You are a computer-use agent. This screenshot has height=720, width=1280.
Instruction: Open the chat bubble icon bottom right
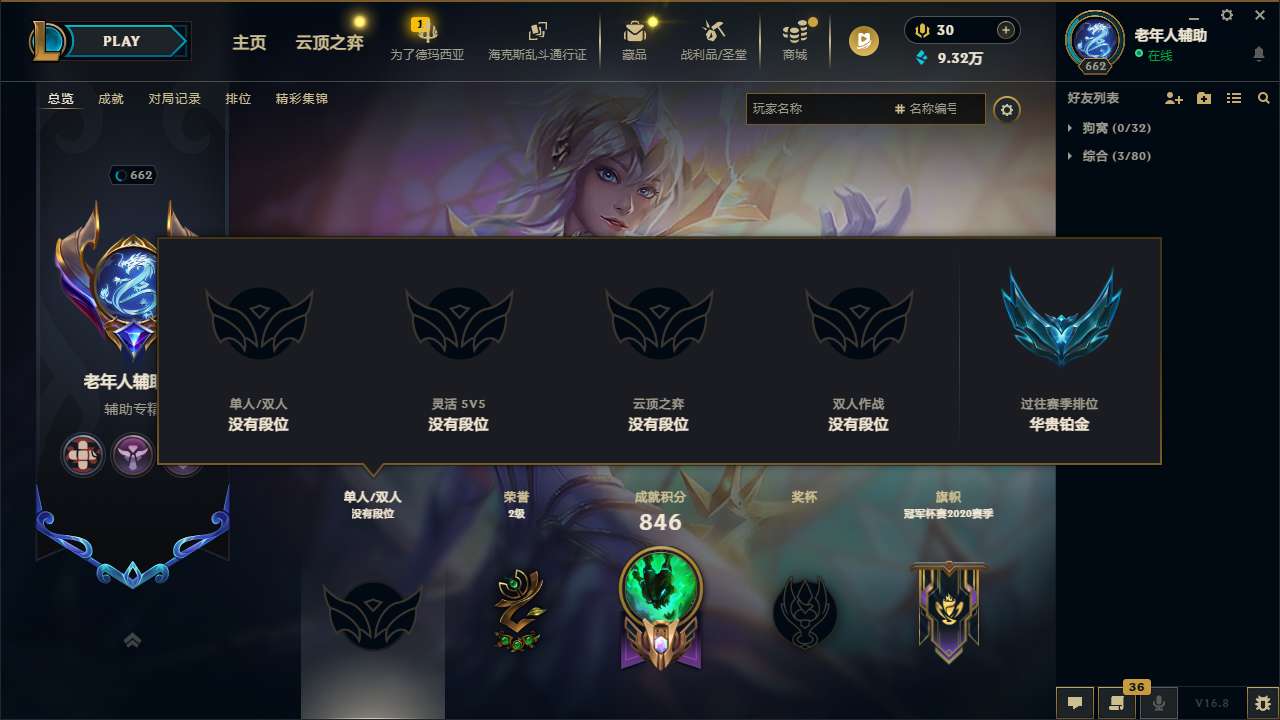1075,703
